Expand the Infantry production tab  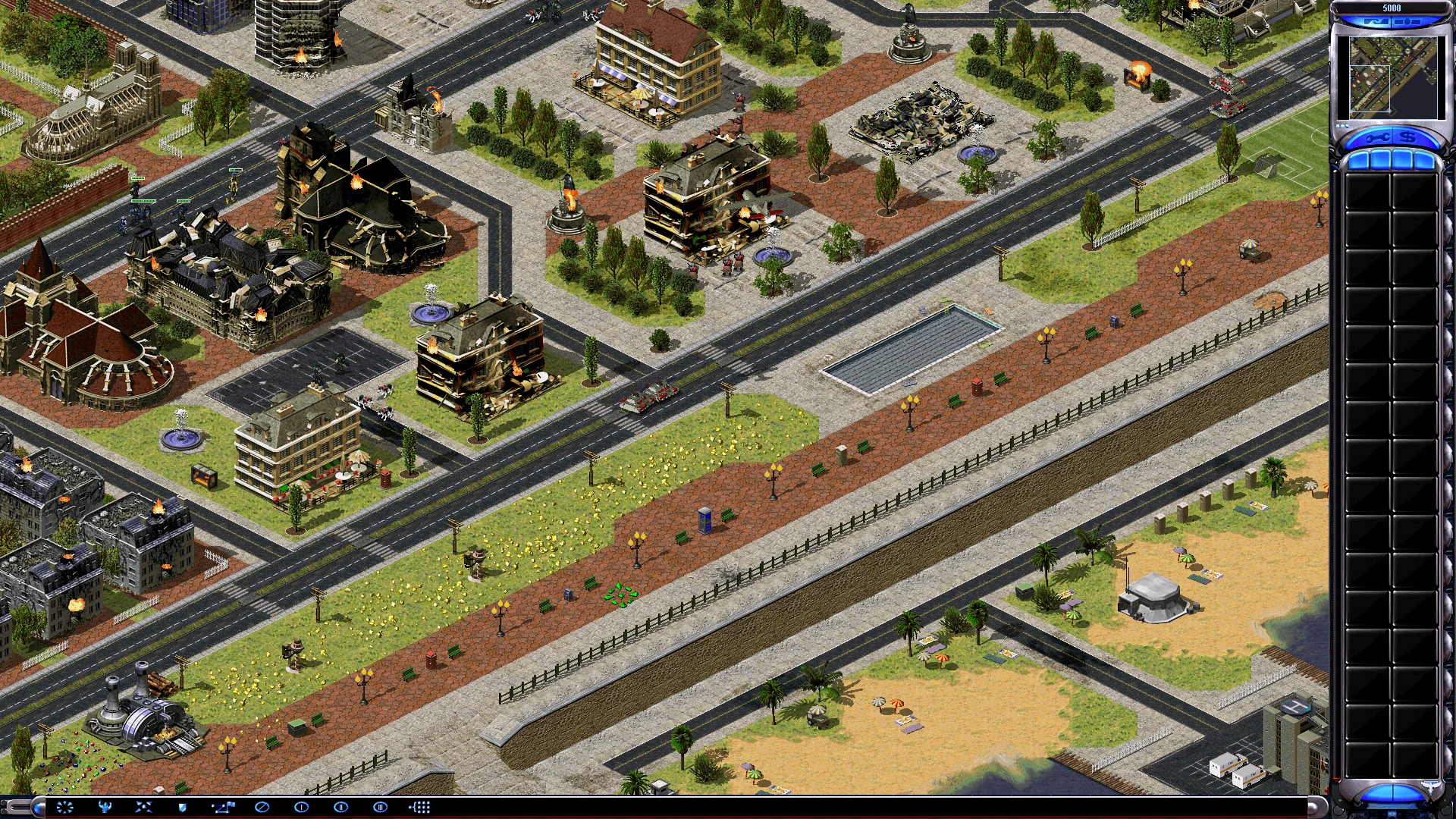pos(1403,161)
